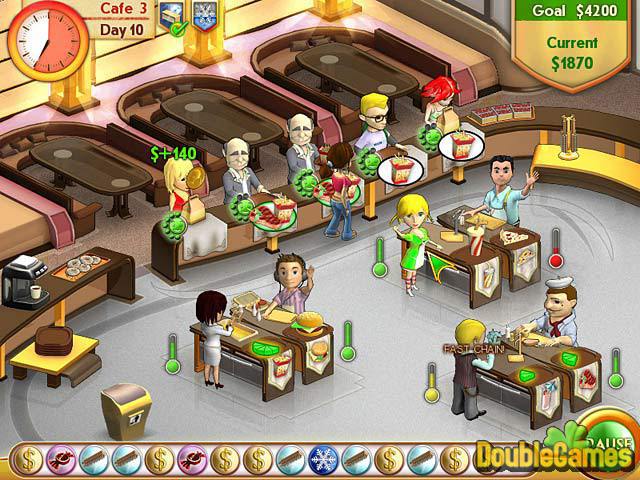Activate the snowflake bonus token
This screenshot has height=480, width=640.
[x=323, y=459]
